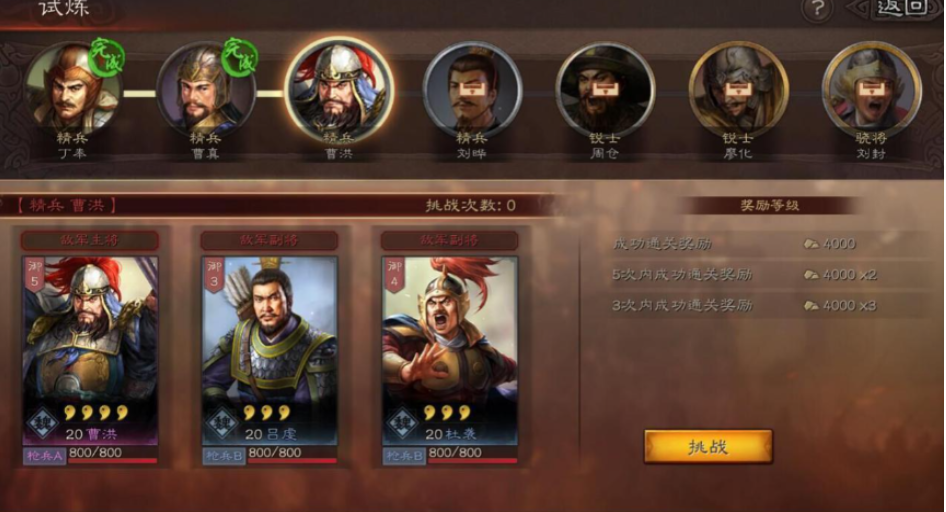Select the locked 周仓 stage portrait
The height and width of the screenshot is (512, 946).
pos(605,90)
